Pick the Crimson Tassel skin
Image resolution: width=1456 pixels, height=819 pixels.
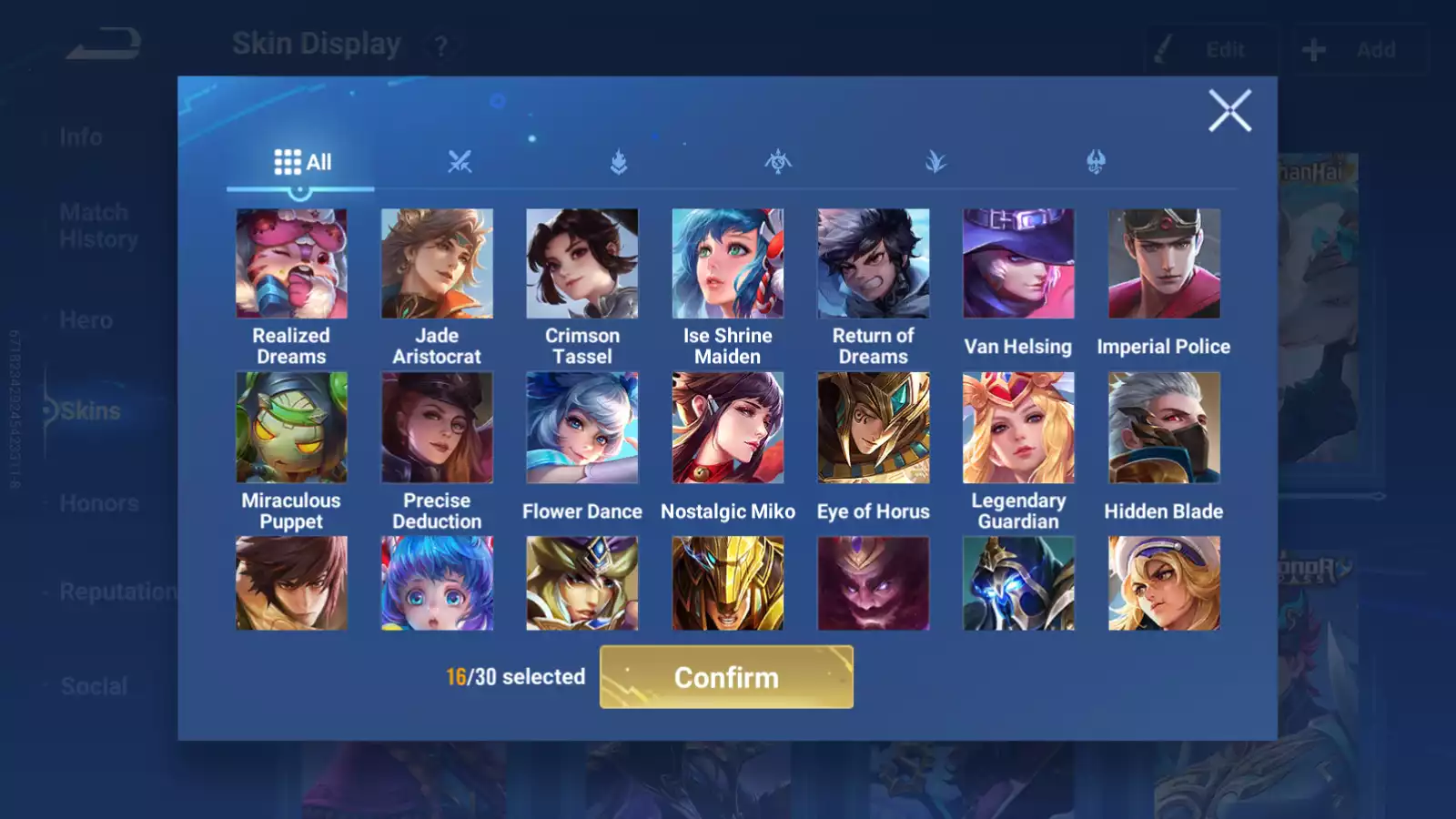pos(582,264)
